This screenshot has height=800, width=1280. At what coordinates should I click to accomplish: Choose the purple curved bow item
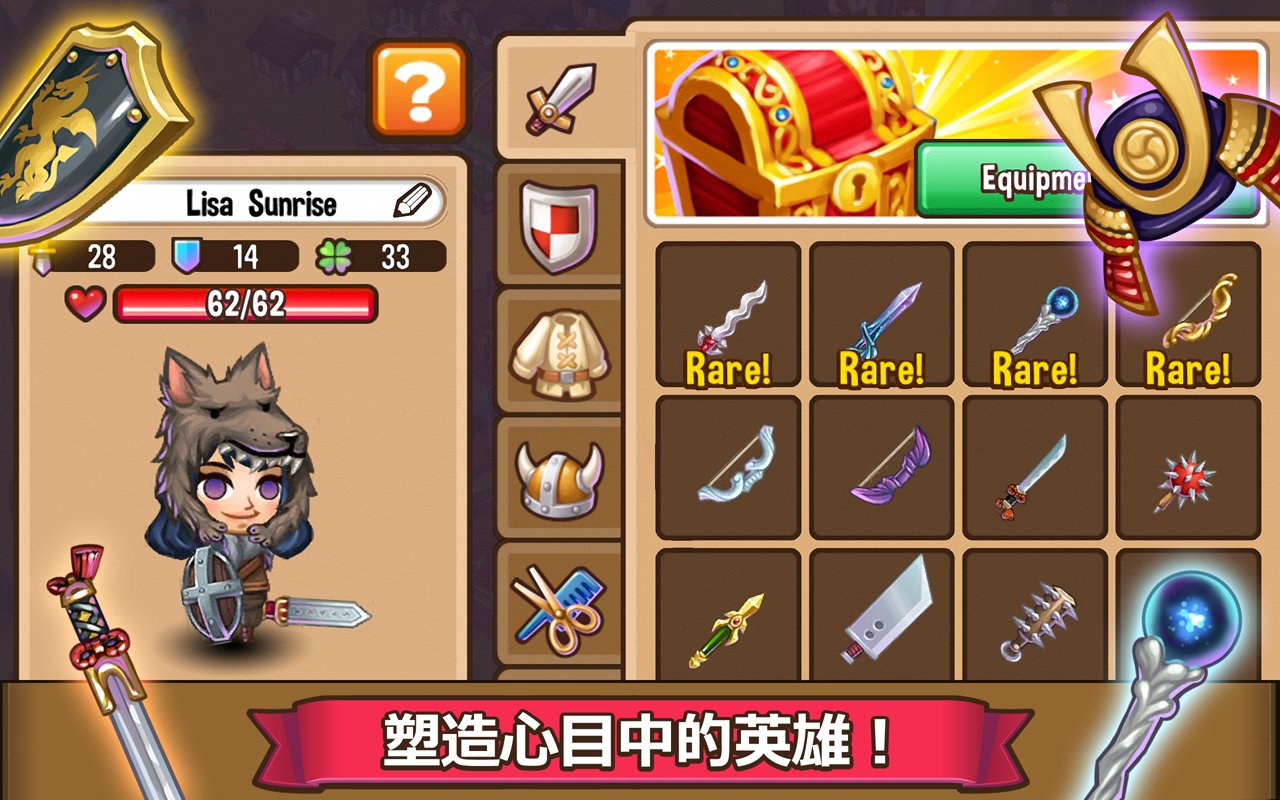[x=879, y=468]
